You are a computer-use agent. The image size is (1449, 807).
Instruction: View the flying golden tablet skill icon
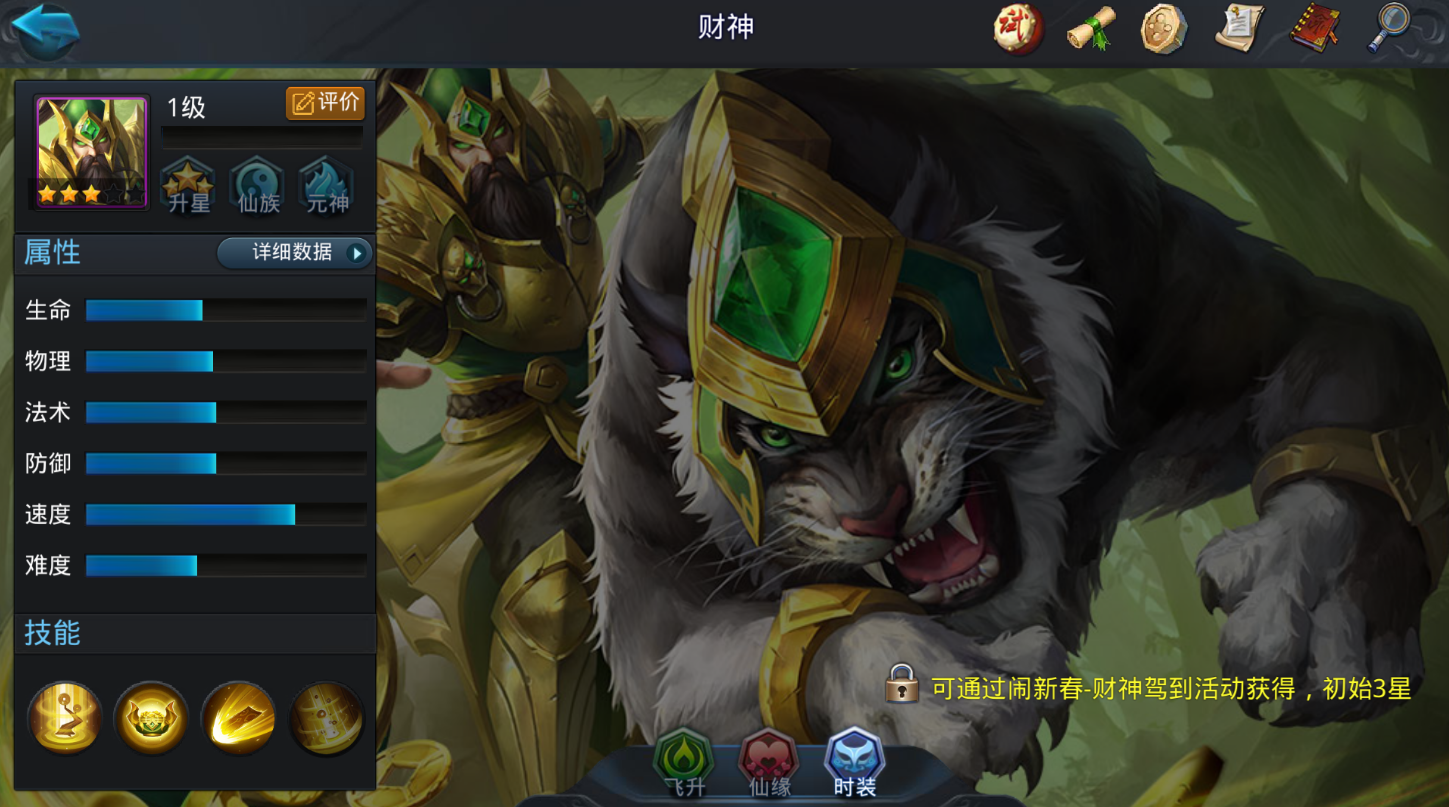pyautogui.click(x=238, y=717)
